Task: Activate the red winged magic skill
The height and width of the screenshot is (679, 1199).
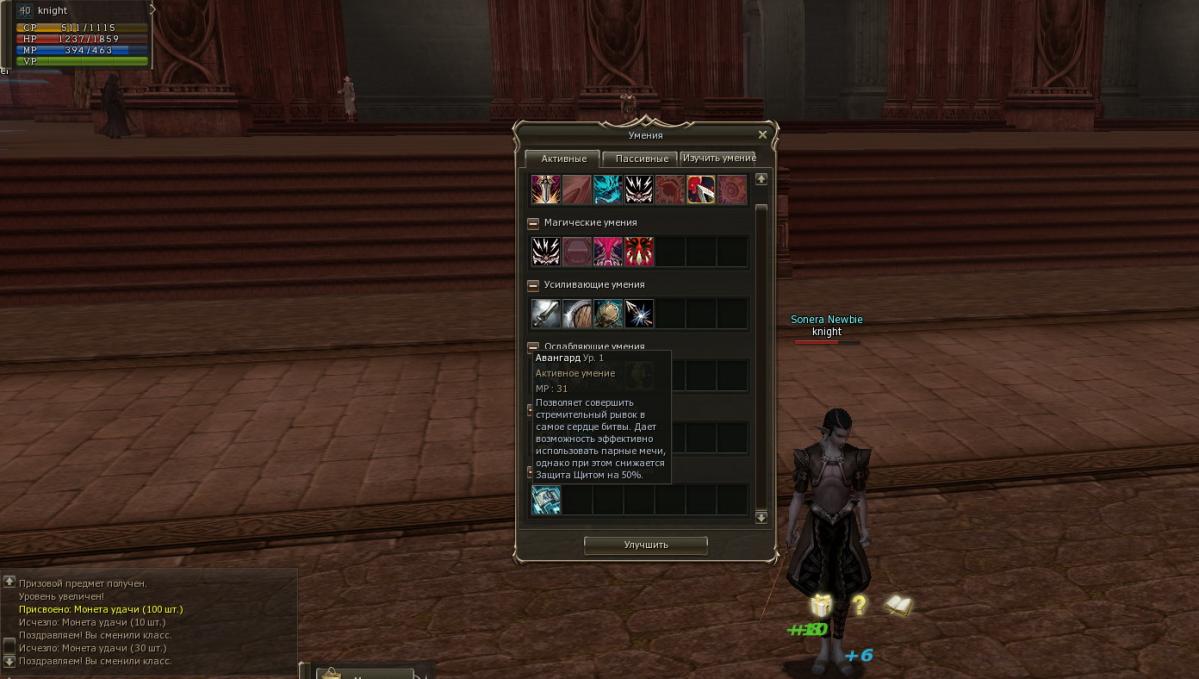Action: click(x=639, y=252)
